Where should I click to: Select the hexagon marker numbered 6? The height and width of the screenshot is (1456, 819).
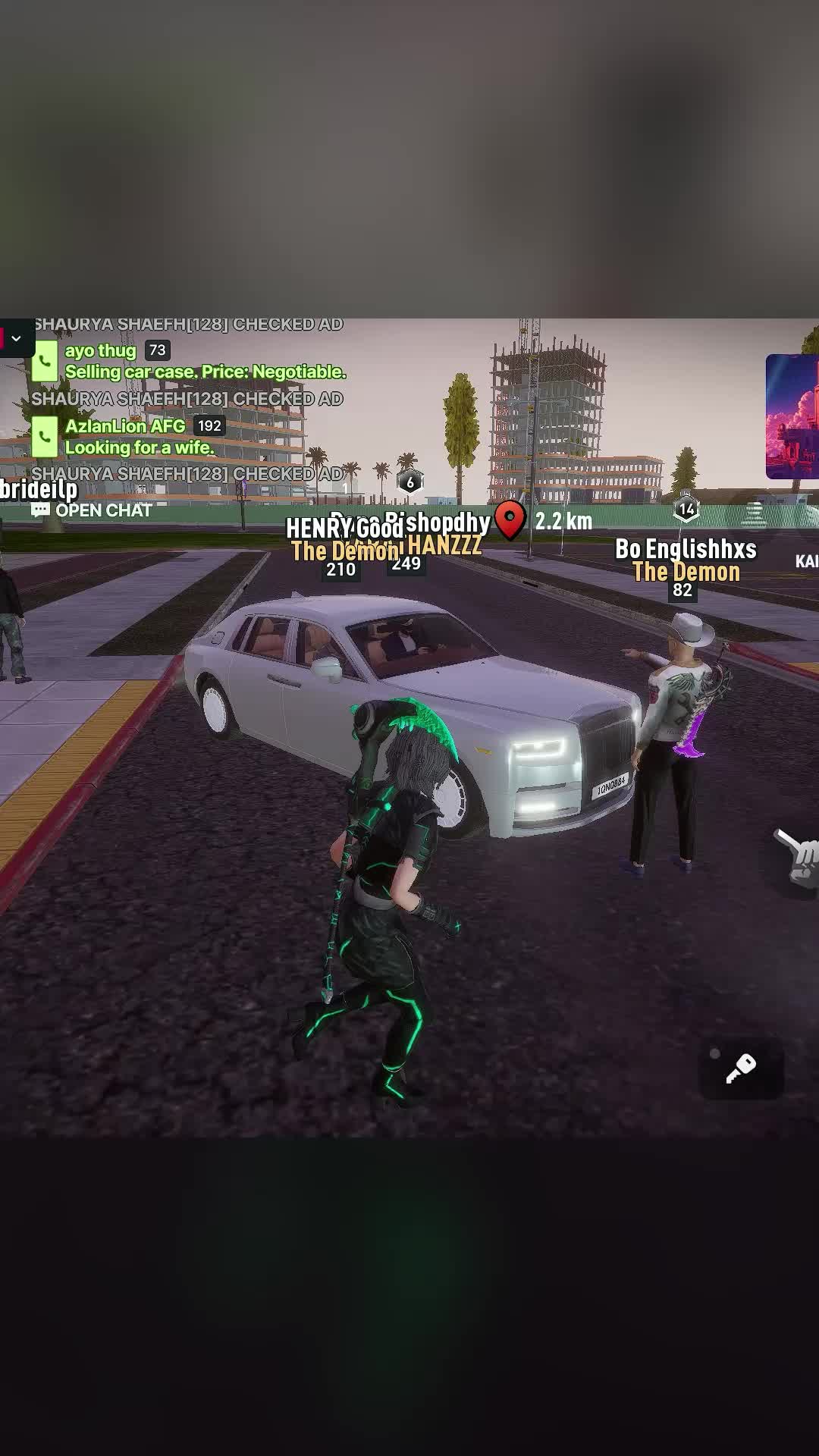click(410, 482)
